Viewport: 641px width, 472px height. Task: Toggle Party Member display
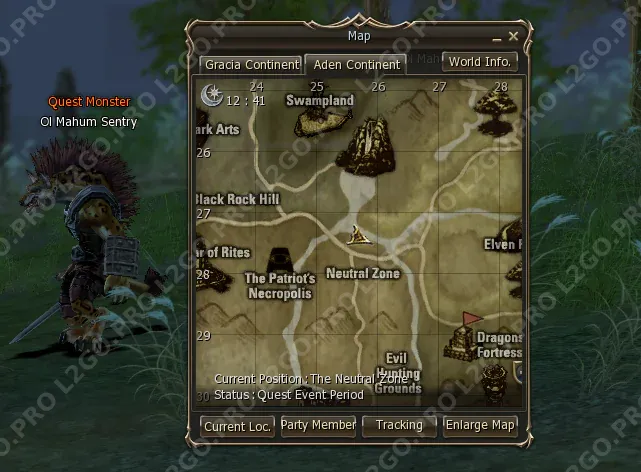[318, 425]
